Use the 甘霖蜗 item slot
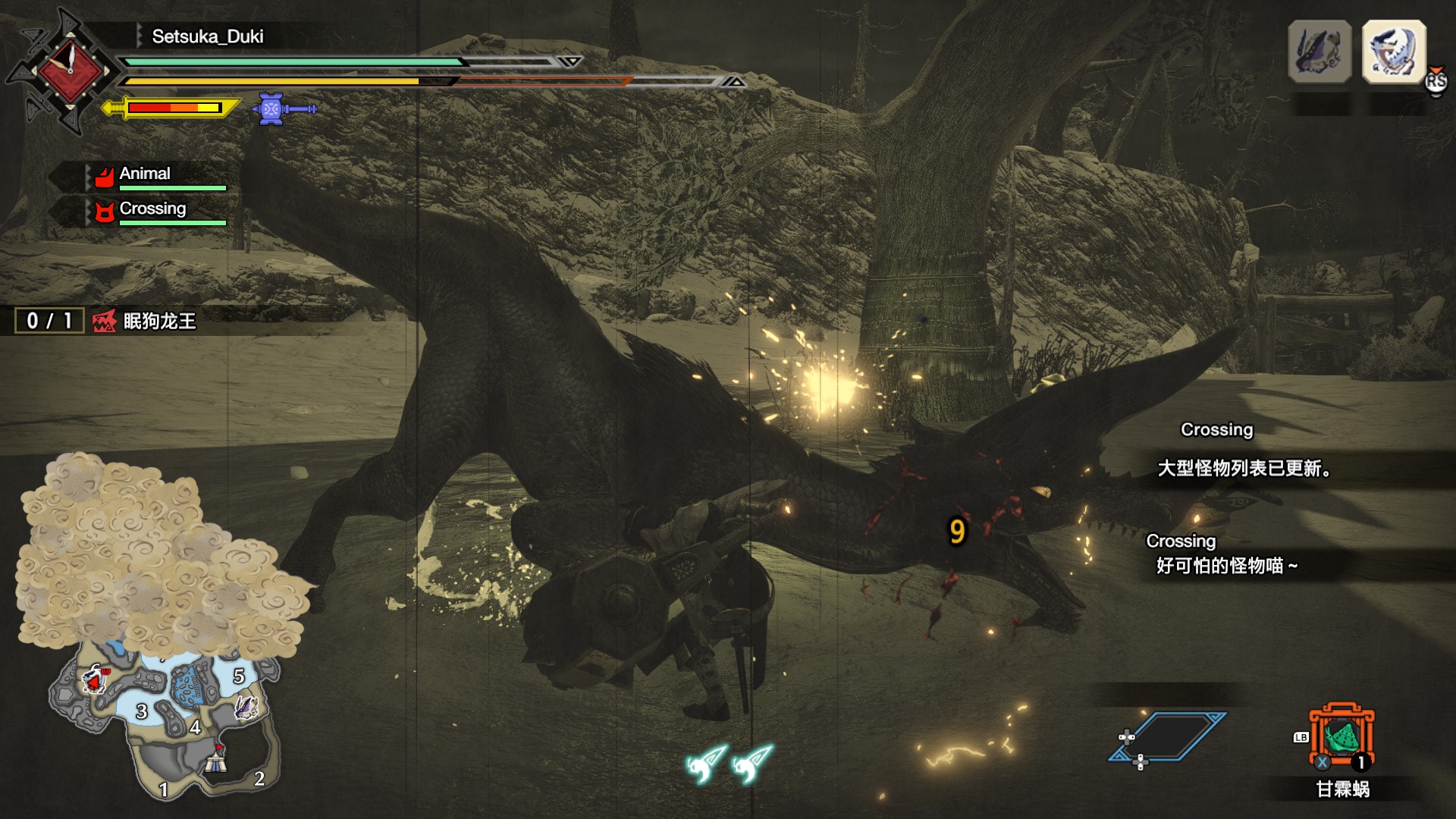 point(1341,738)
